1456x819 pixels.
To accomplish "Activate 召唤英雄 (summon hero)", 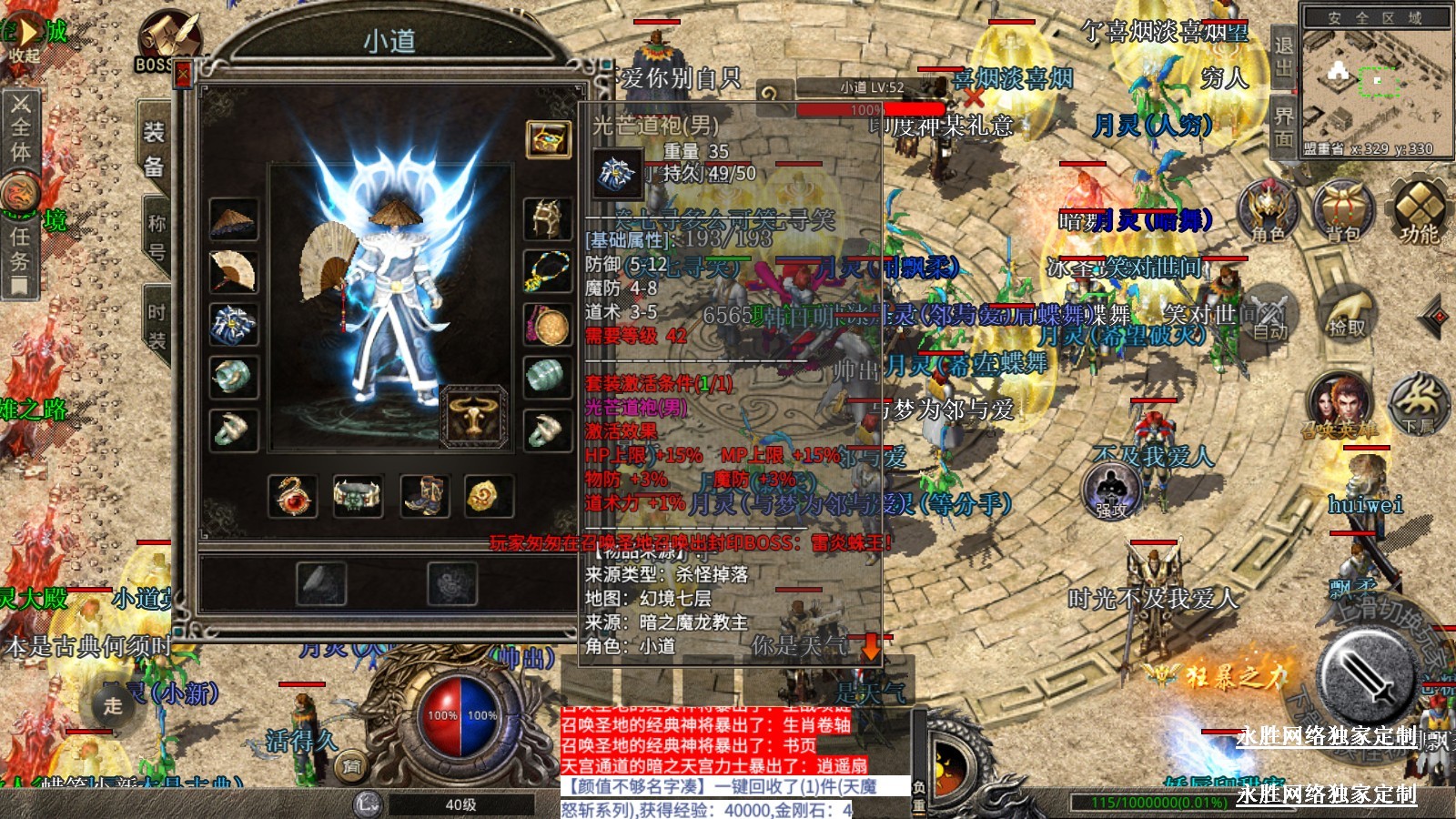I will click(x=1339, y=405).
